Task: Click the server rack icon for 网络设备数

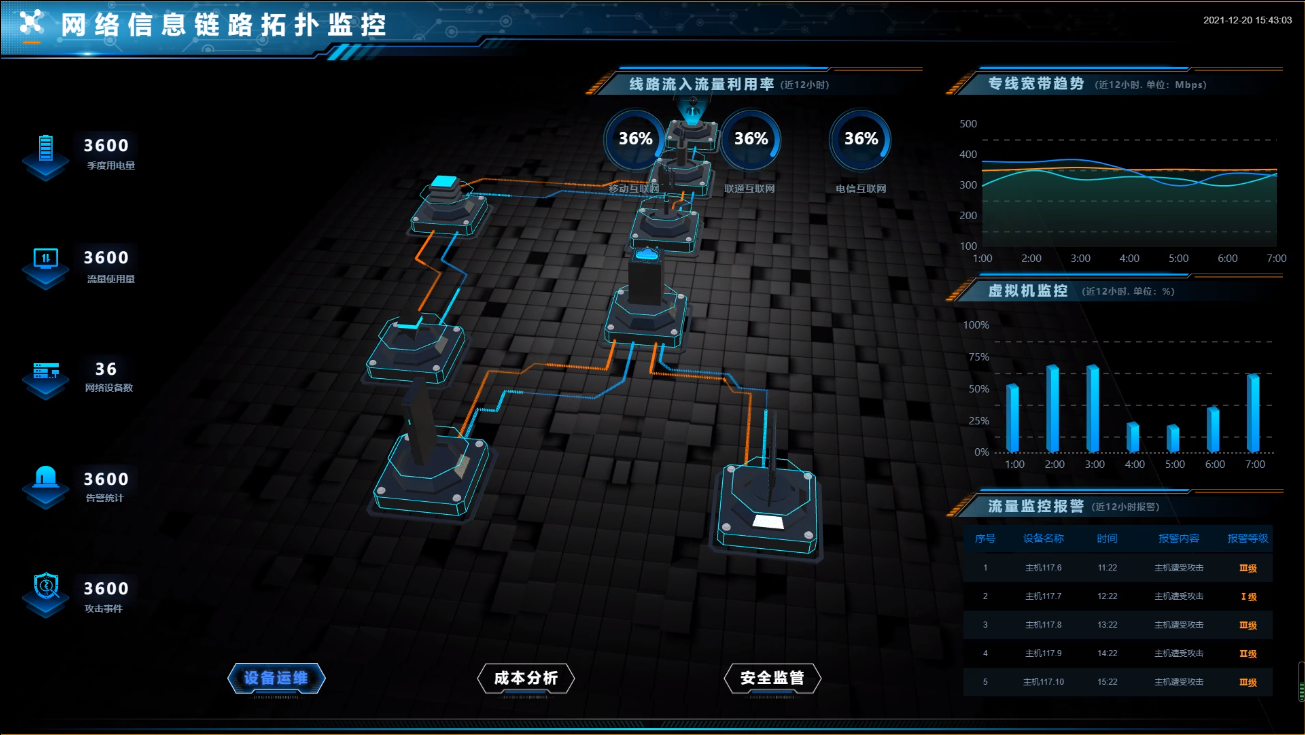Action: tap(45, 370)
